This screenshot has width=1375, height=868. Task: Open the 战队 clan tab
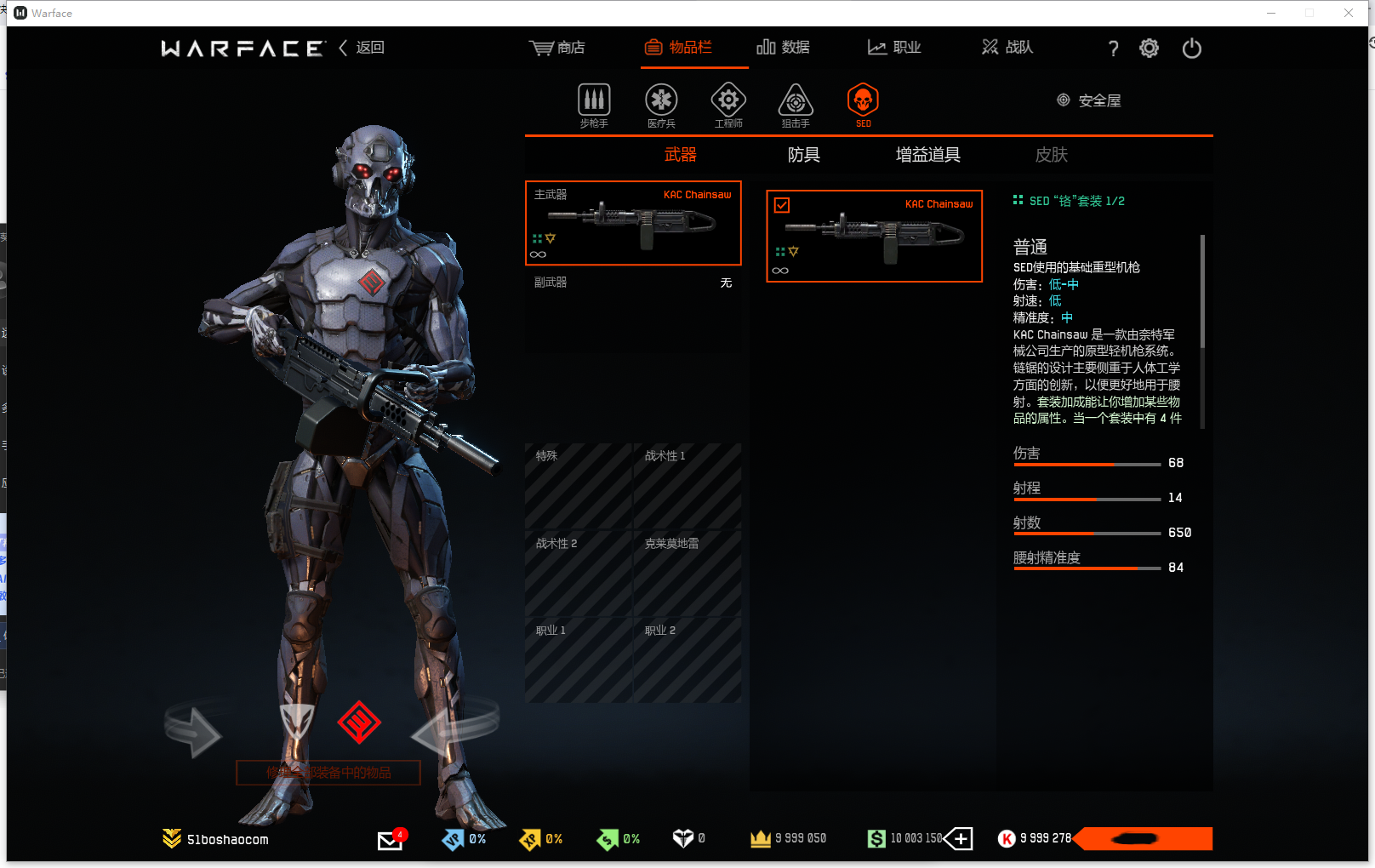pos(1007,48)
